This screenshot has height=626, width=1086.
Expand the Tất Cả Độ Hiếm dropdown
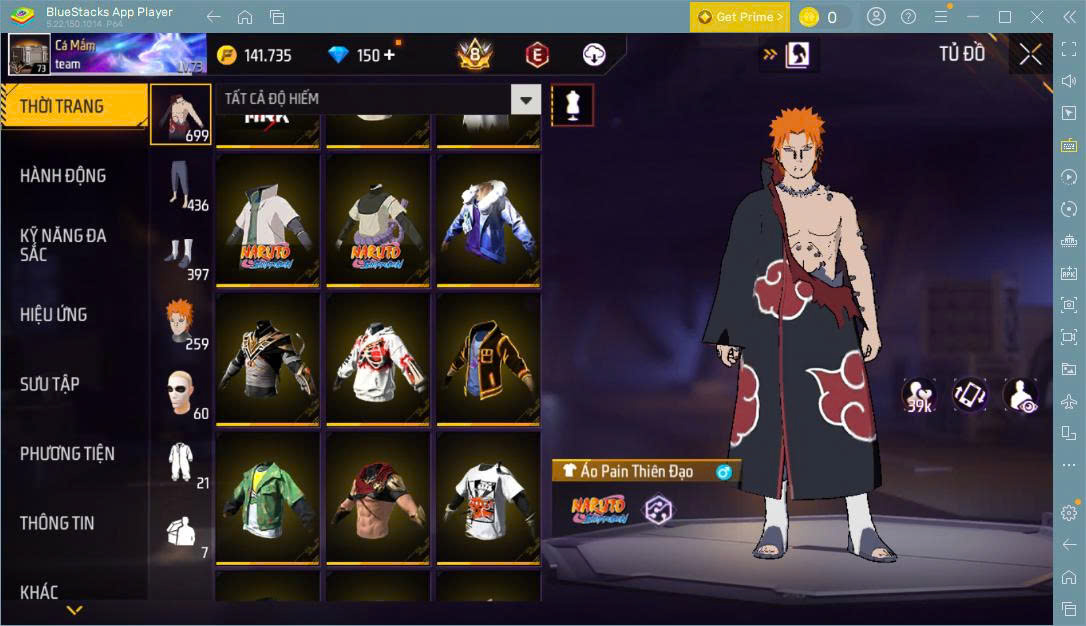coord(525,99)
